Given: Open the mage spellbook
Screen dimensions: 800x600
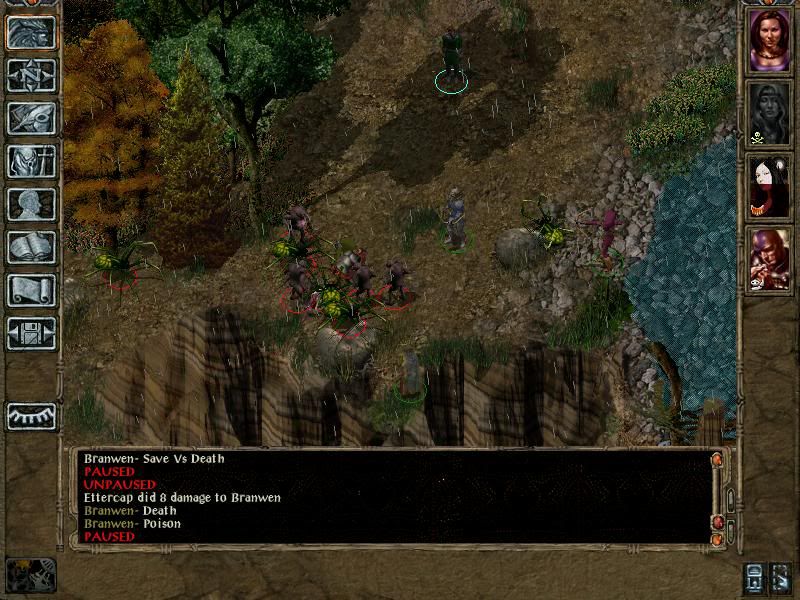Looking at the screenshot, I should click(x=31, y=247).
